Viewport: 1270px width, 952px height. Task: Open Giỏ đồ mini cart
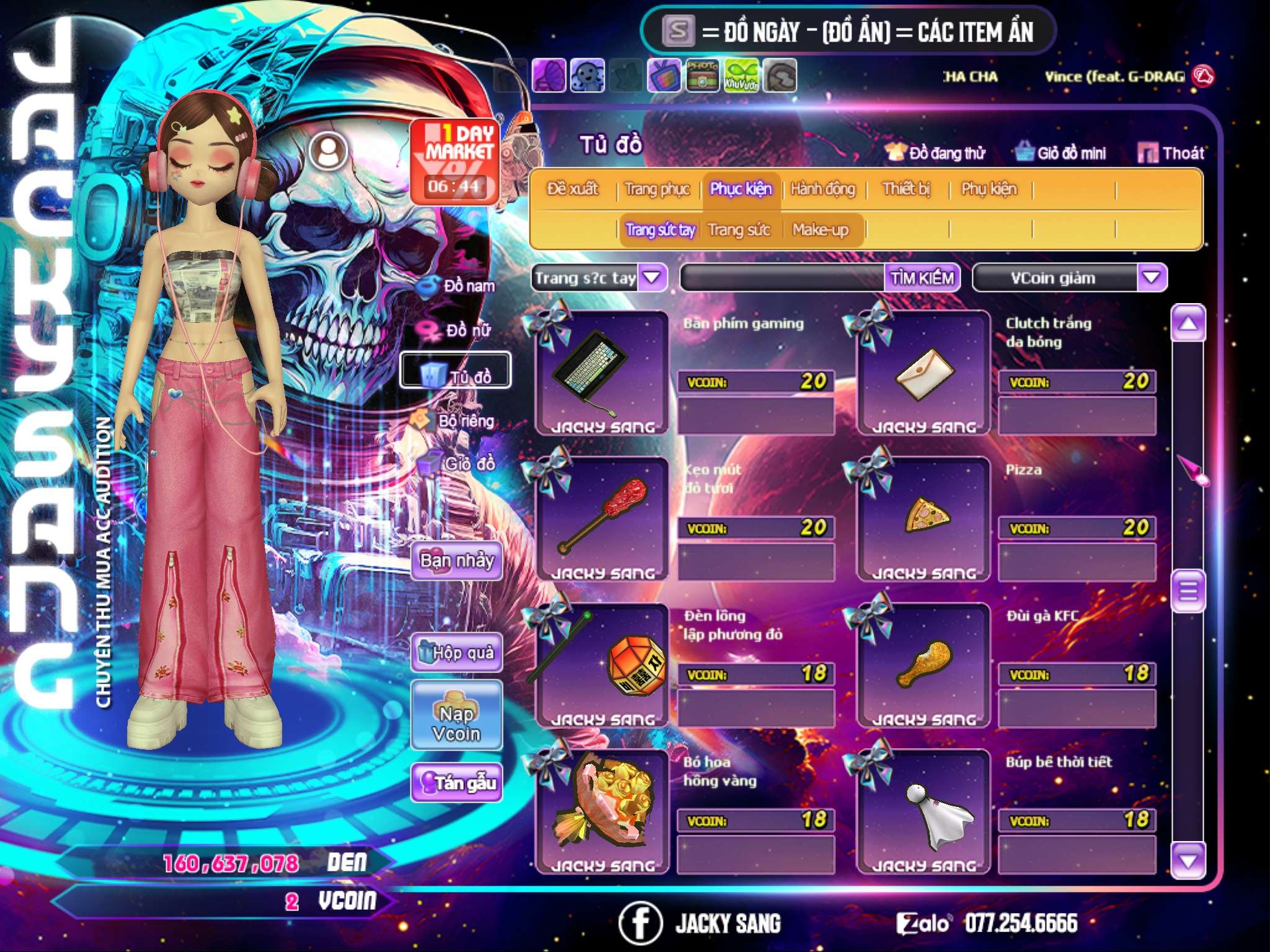pos(1060,153)
